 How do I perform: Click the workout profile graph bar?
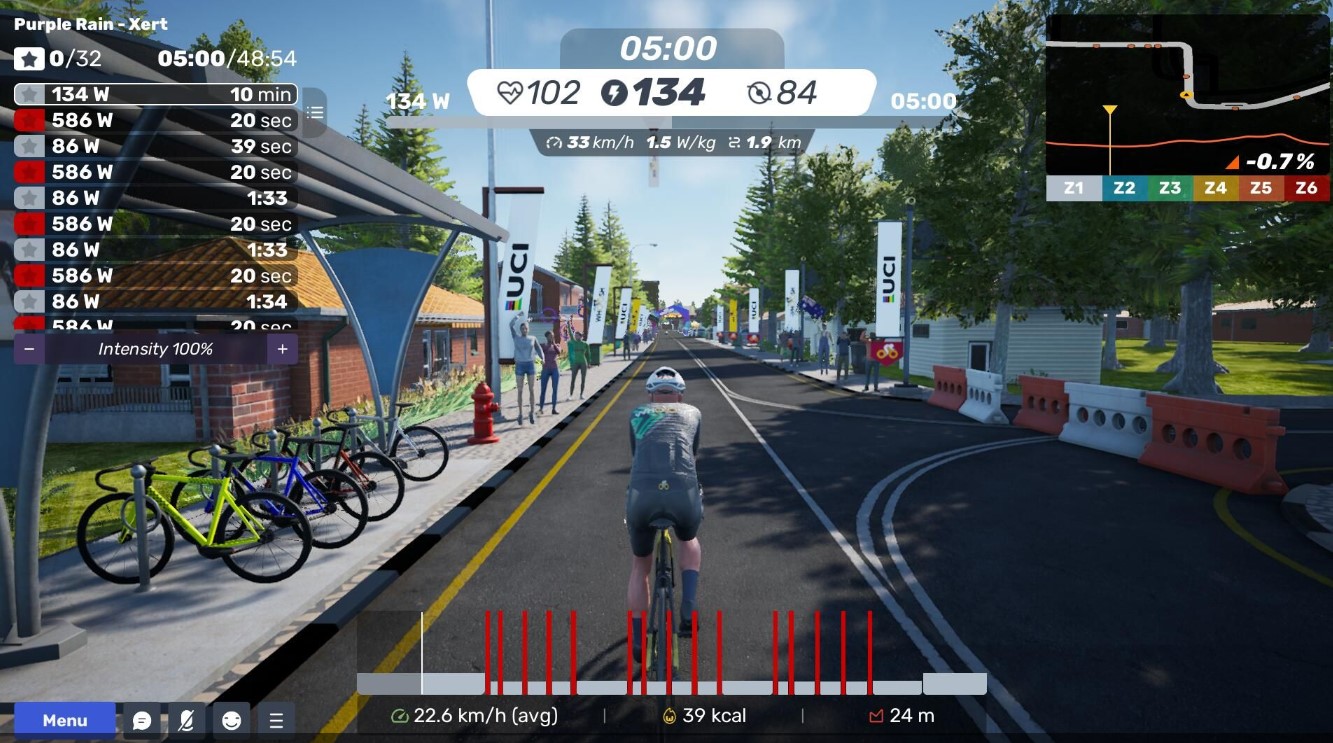point(671,655)
